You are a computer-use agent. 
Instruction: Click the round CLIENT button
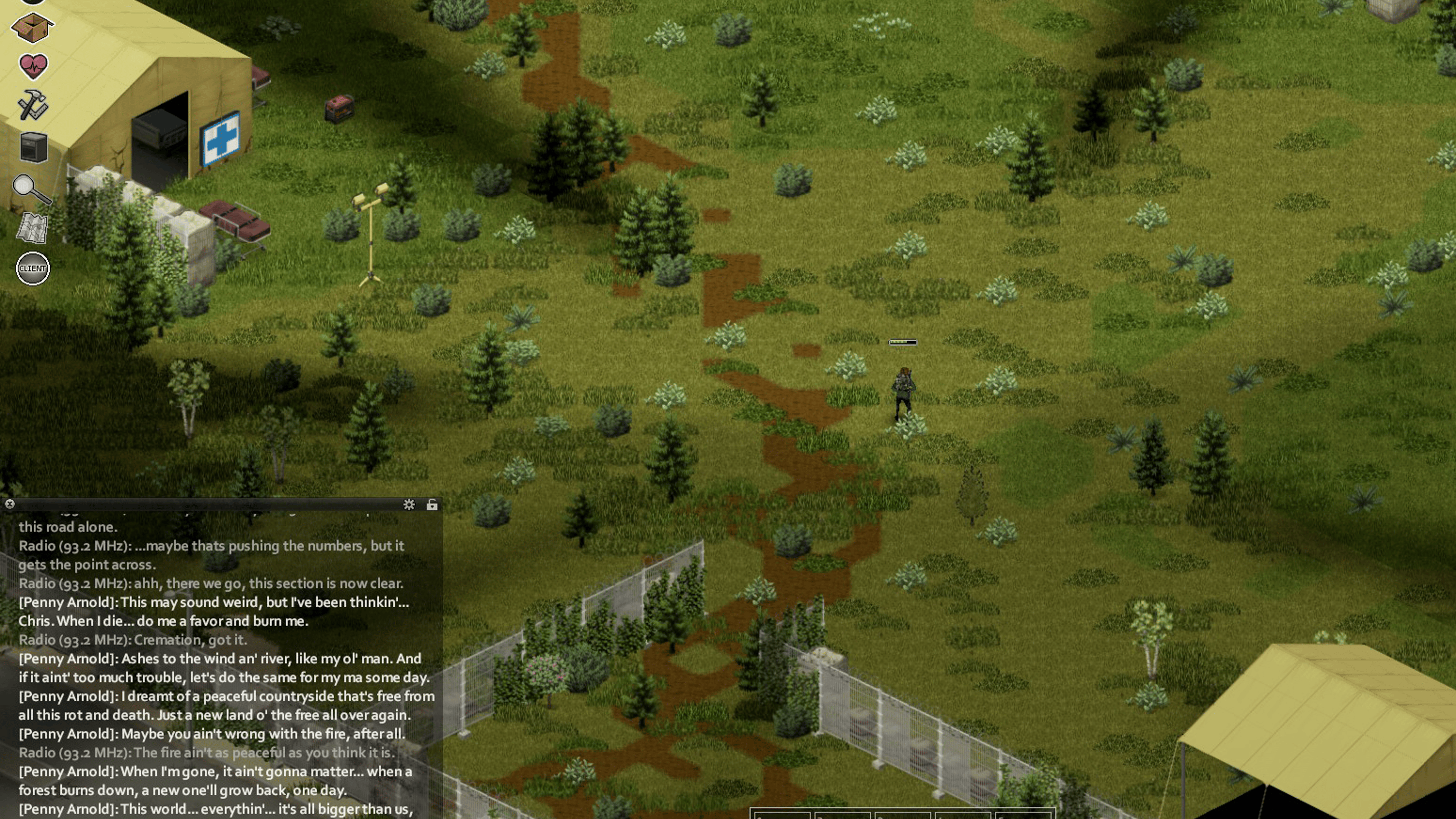(x=33, y=268)
